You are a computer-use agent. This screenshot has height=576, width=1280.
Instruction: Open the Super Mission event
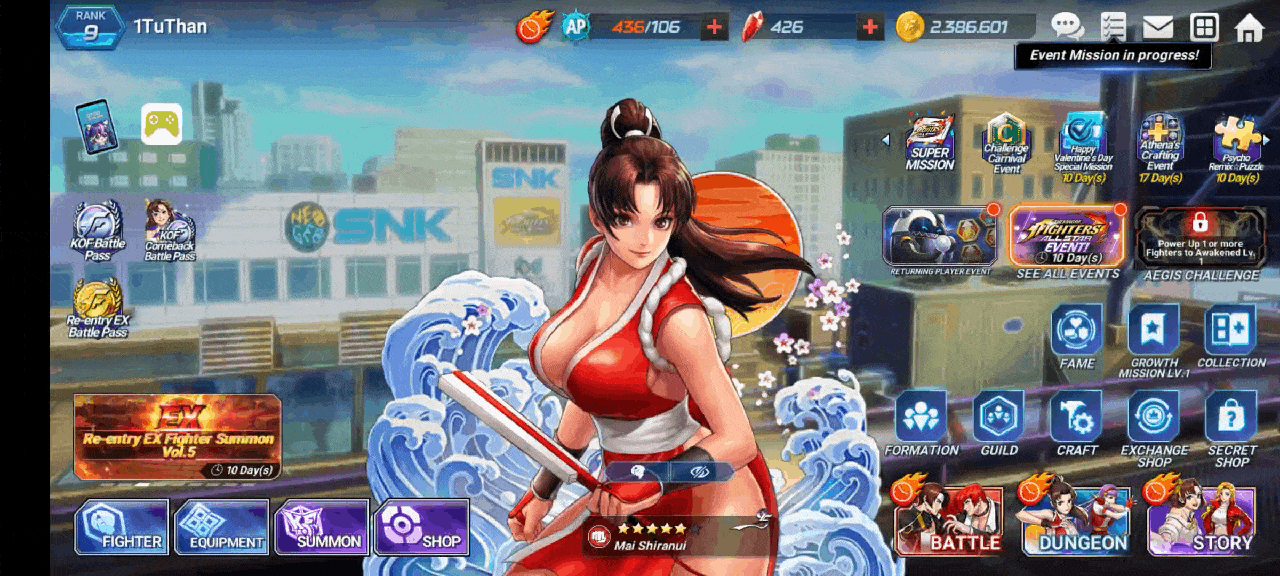pos(930,143)
